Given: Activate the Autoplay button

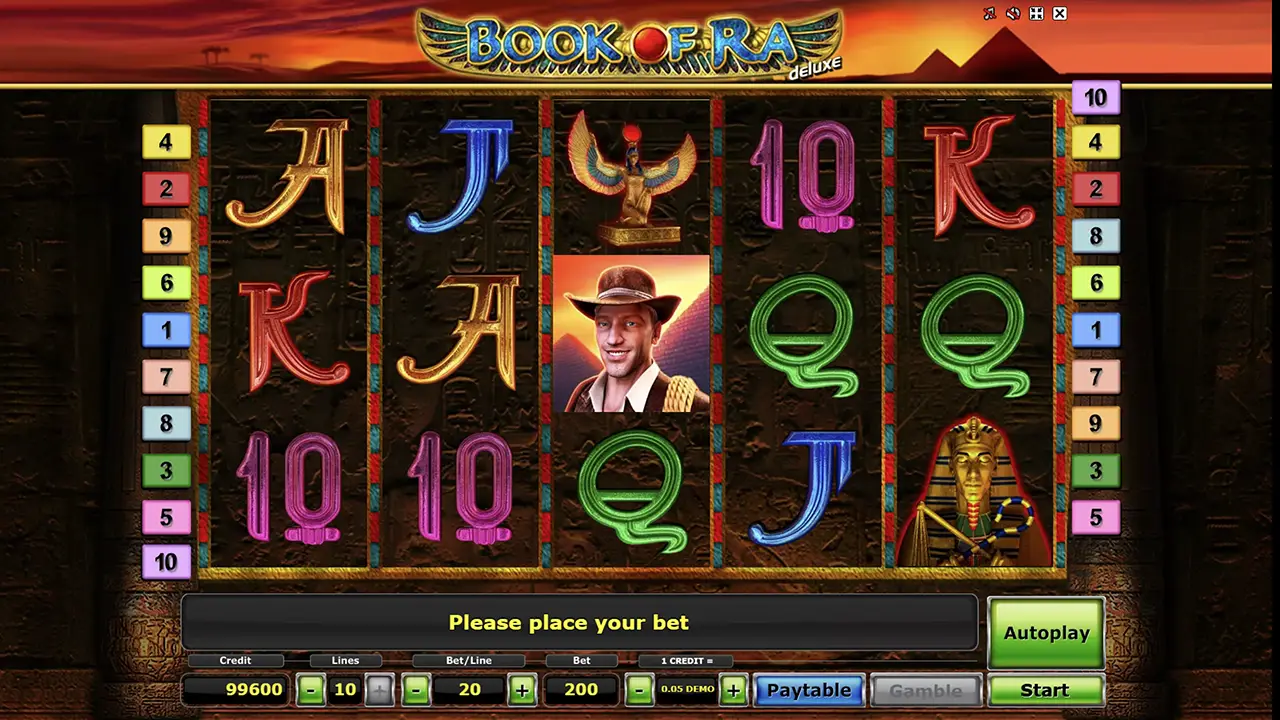Looking at the screenshot, I should pyautogui.click(x=1045, y=633).
